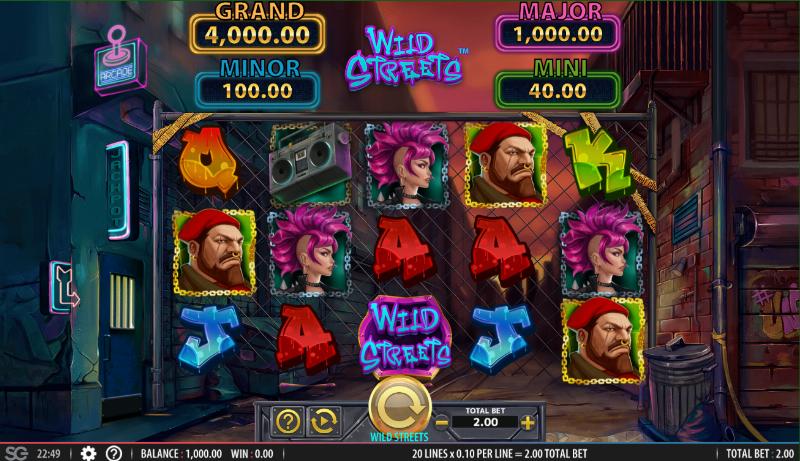Open the paytable help button
The width and height of the screenshot is (800, 461).
(x=288, y=422)
